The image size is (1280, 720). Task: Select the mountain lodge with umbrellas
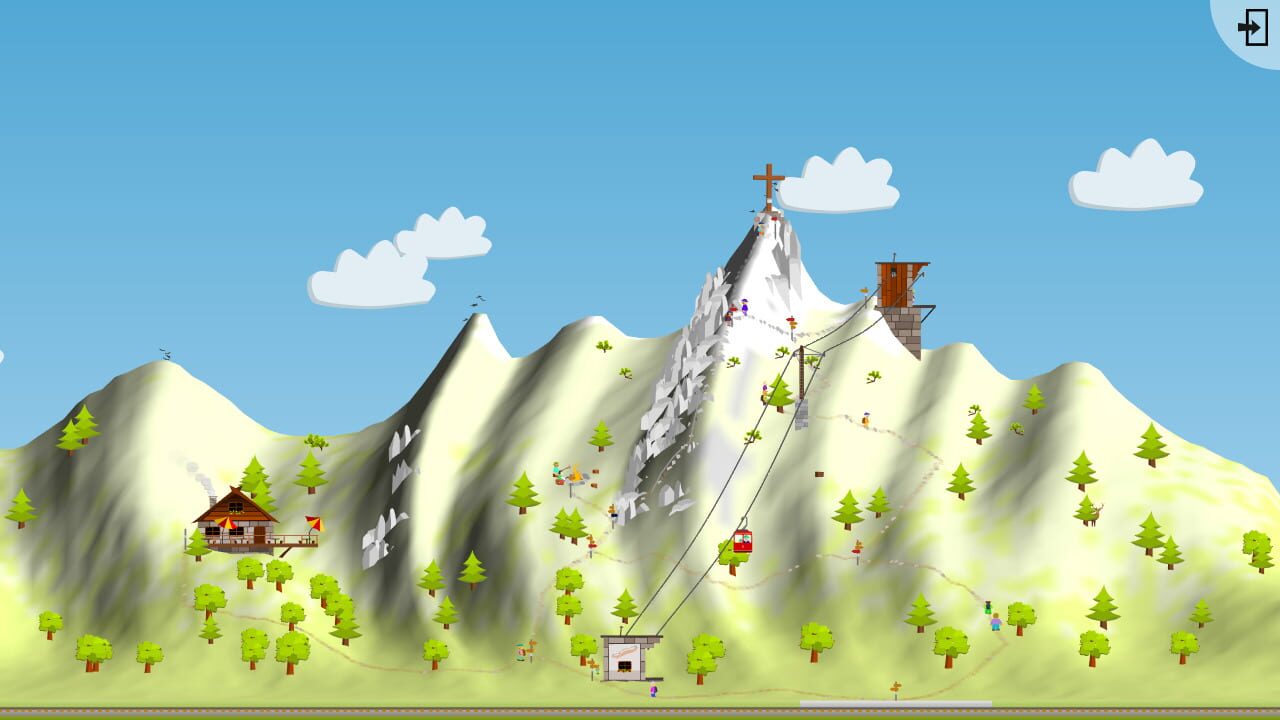click(x=235, y=520)
